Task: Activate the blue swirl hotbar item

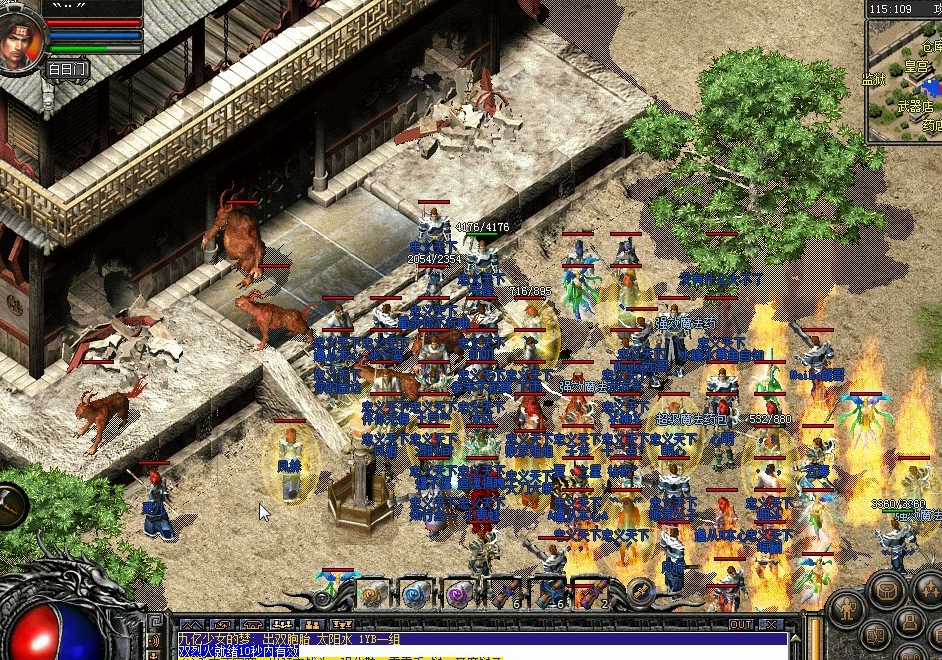Action: point(416,594)
